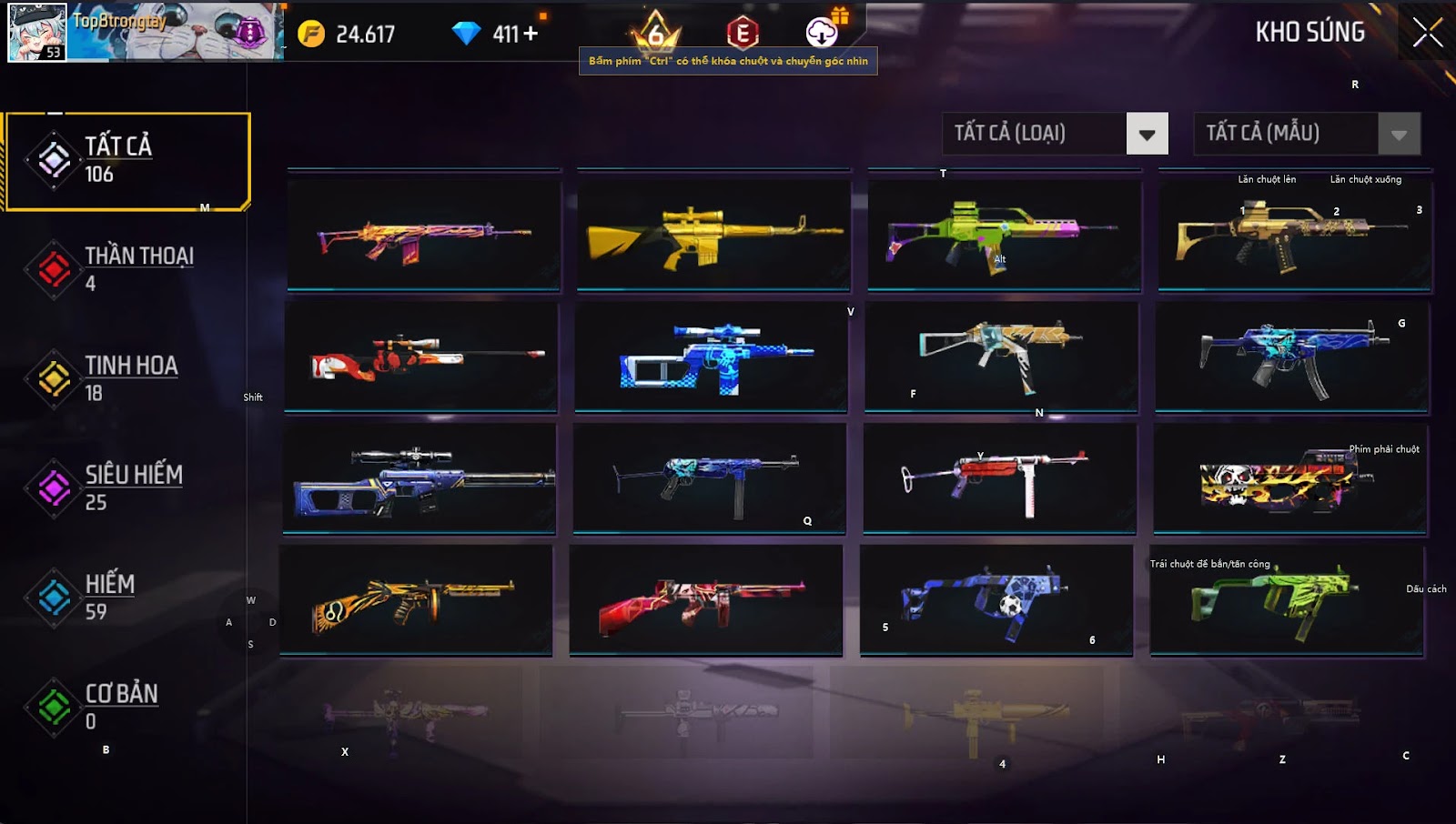Switch to the Thần Thoại rarity tab

click(x=127, y=269)
